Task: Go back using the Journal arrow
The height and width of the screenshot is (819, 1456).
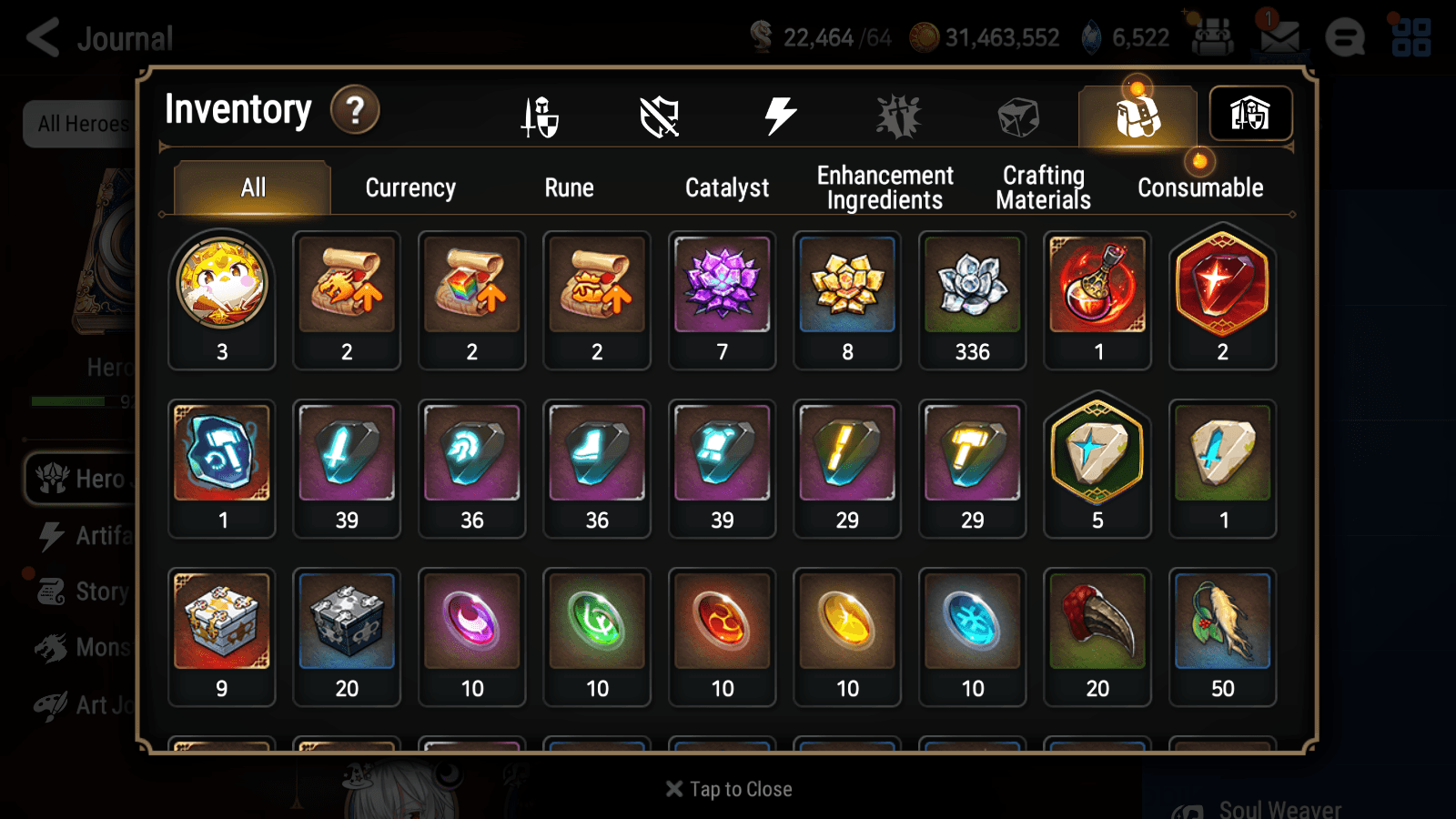Action: pyautogui.click(x=41, y=38)
